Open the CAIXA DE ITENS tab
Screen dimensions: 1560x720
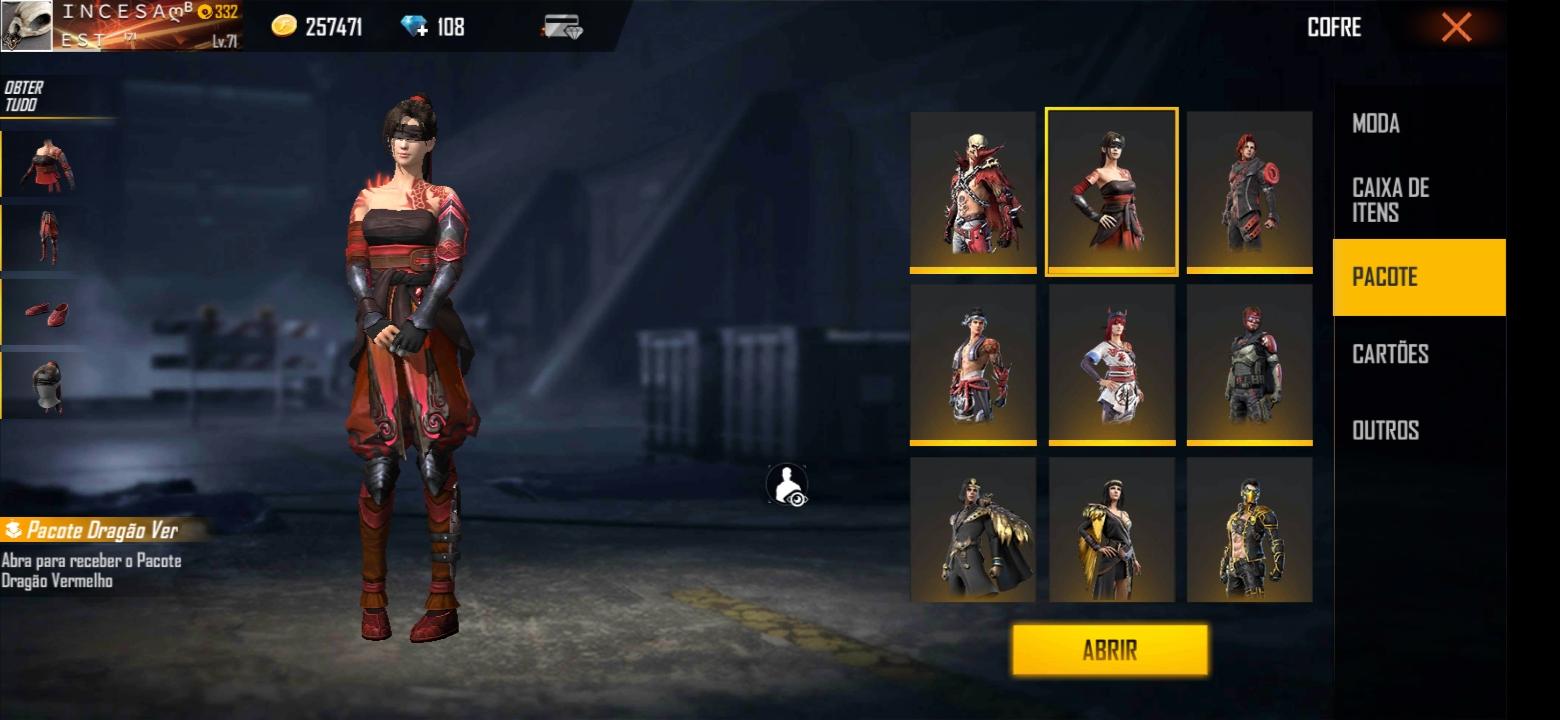1390,200
